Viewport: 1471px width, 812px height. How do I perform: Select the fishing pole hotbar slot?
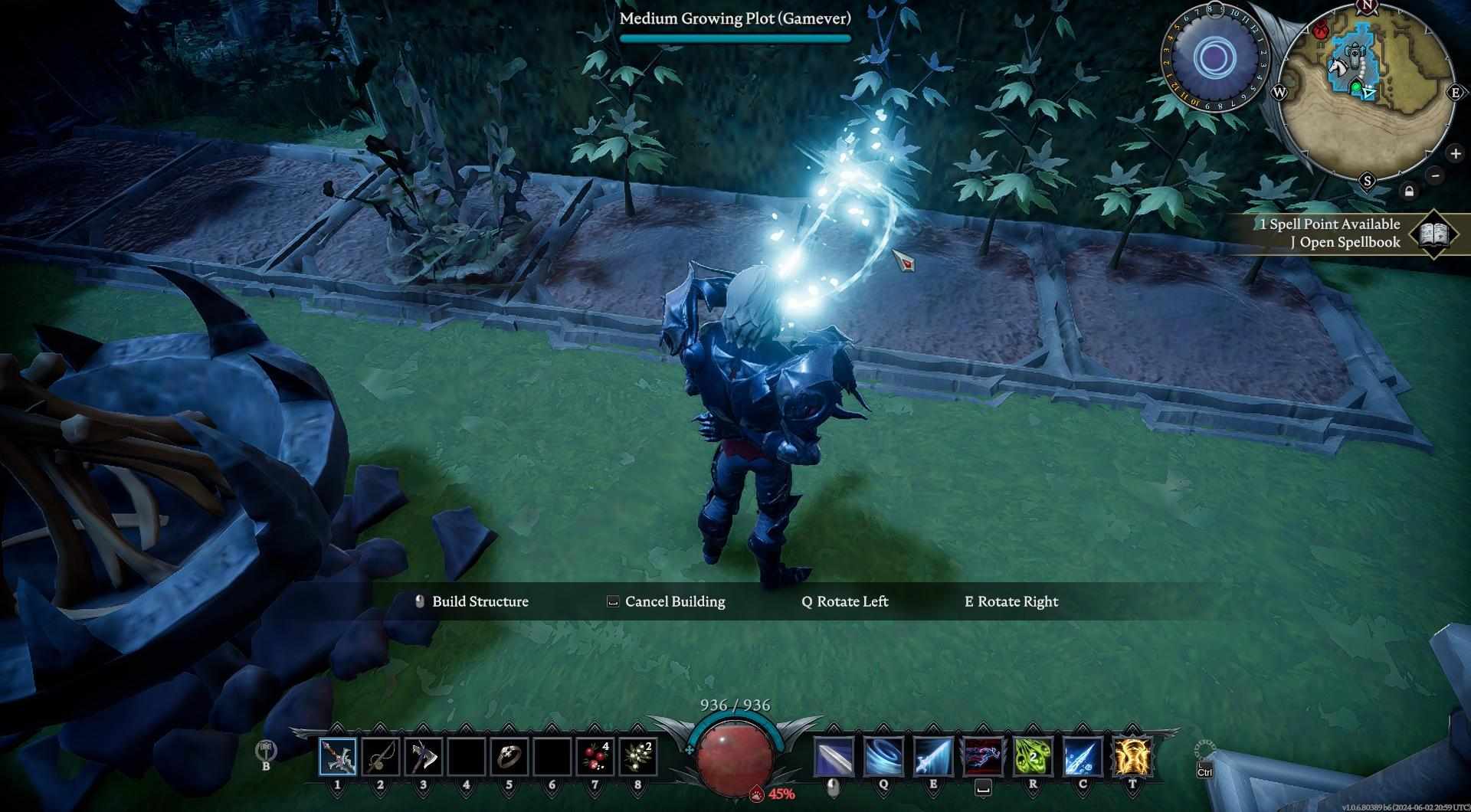point(381,757)
